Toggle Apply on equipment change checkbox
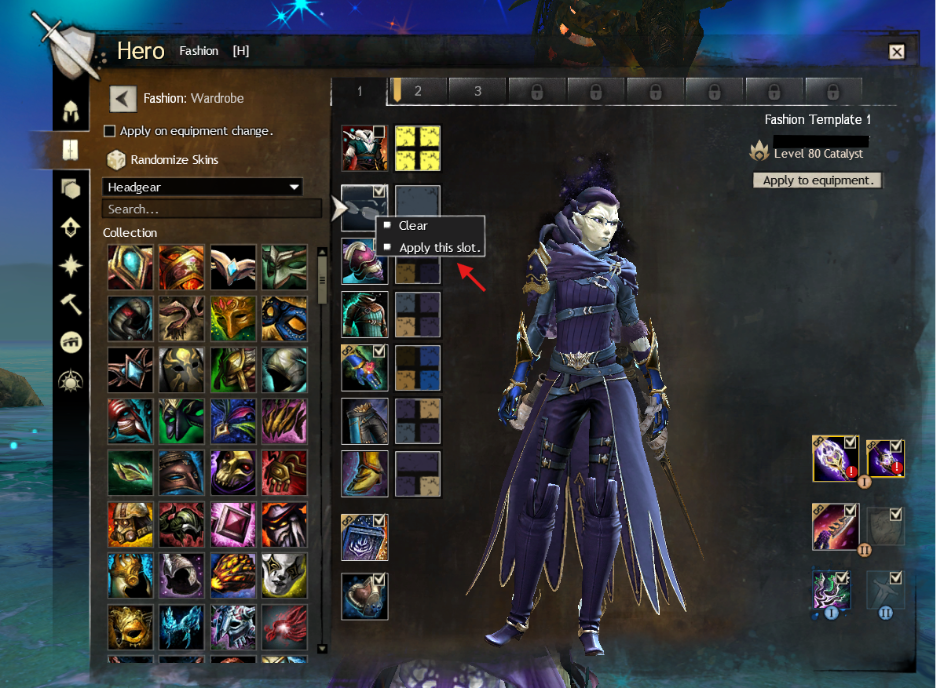 (x=110, y=131)
